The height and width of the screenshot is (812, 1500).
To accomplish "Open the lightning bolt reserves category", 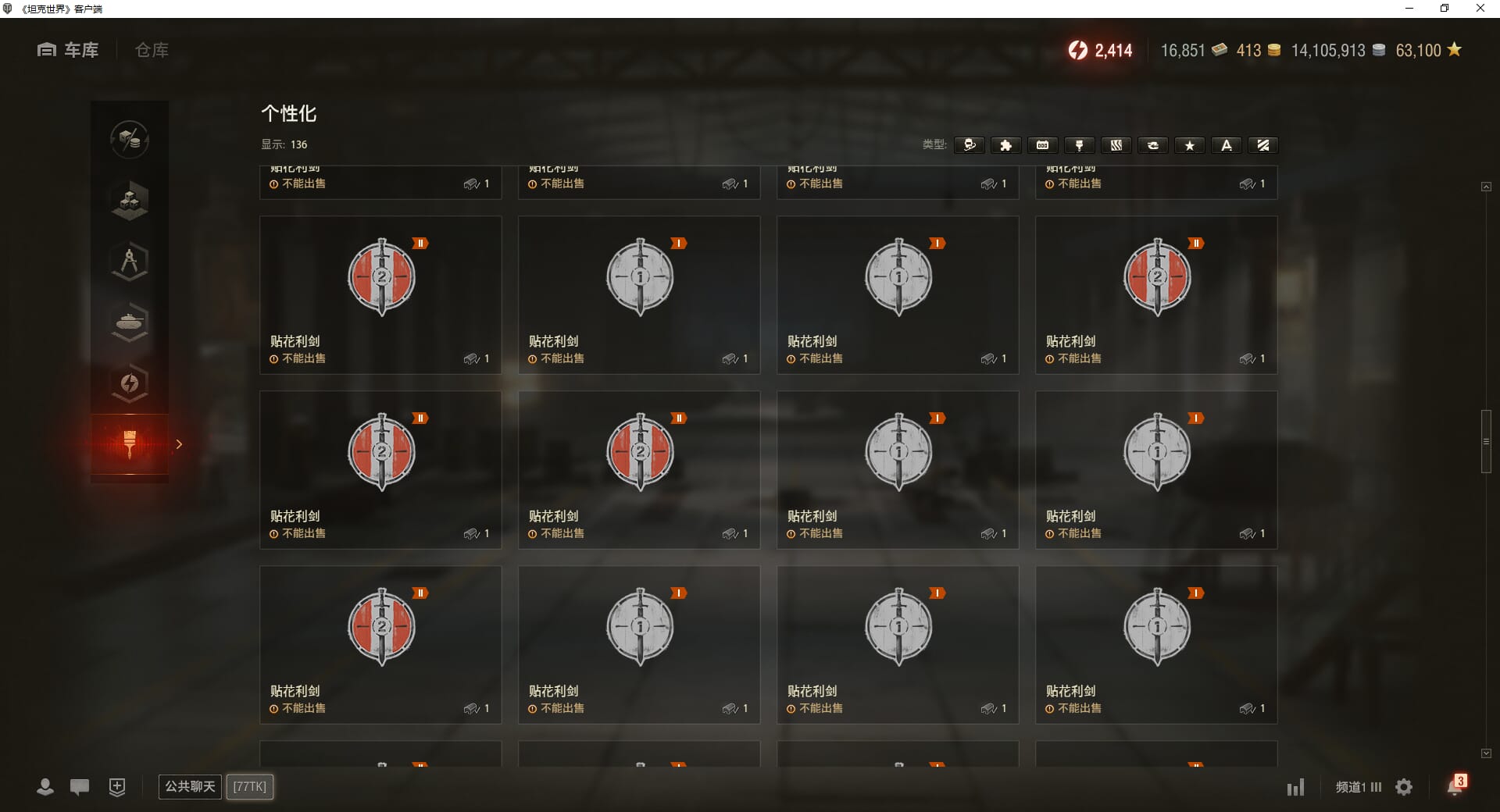I will pyautogui.click(x=130, y=383).
